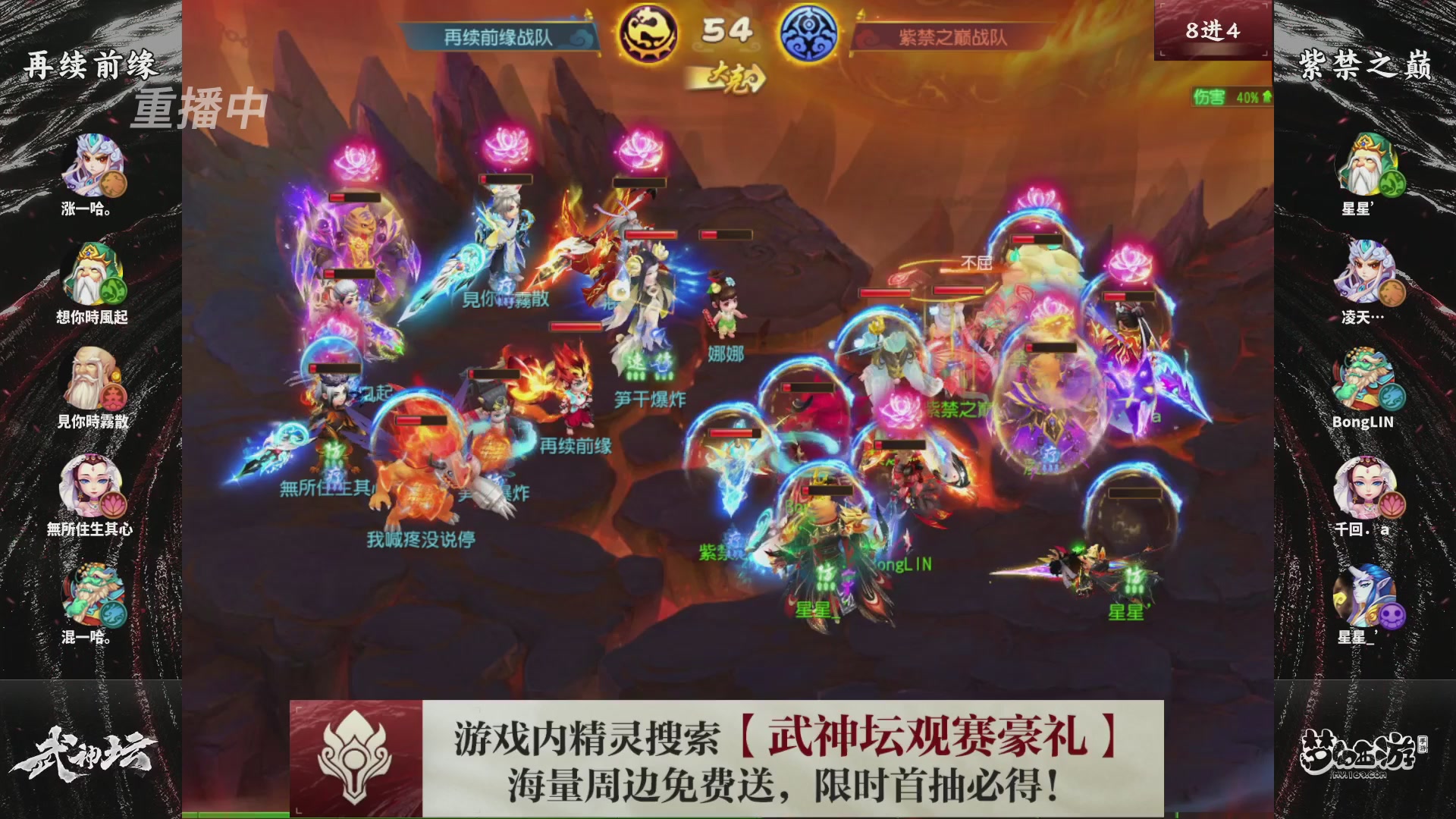
Task: Click 涨一哈。's avatar in the left sidebar
Action: (91, 165)
